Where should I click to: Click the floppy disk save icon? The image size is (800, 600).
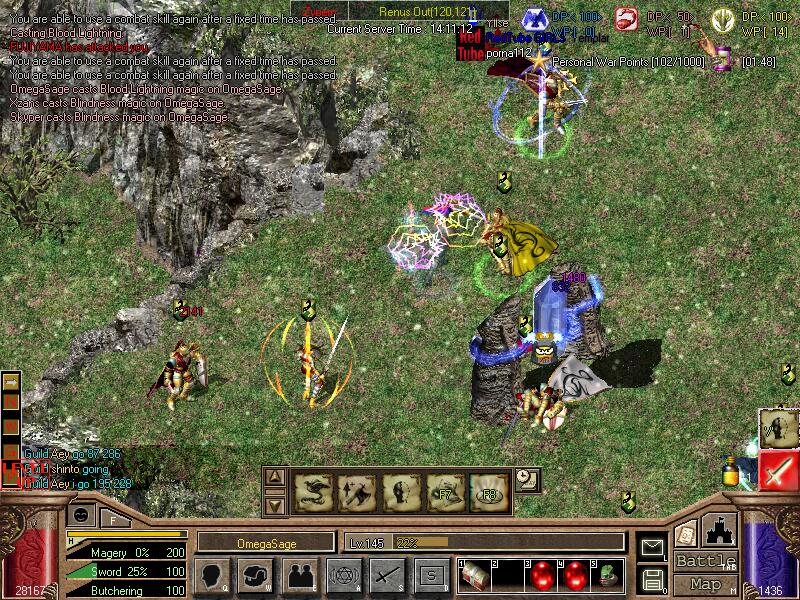click(653, 578)
